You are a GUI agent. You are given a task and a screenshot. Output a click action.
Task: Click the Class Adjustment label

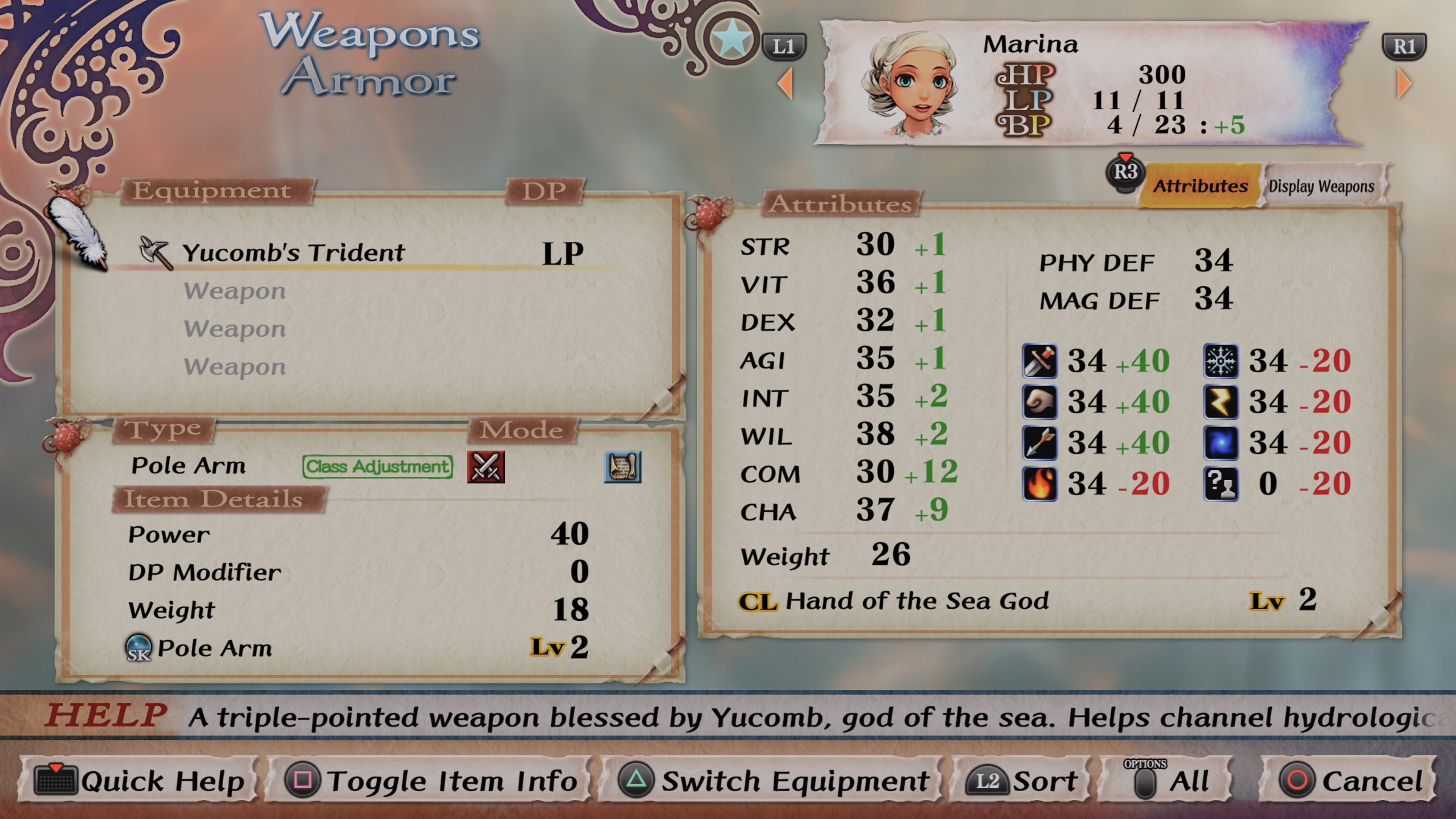(378, 467)
